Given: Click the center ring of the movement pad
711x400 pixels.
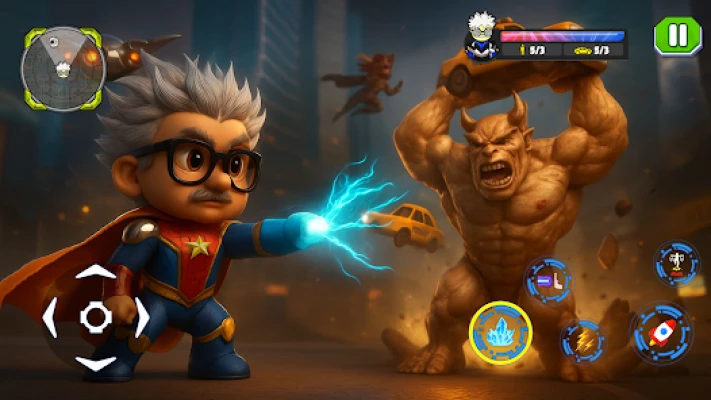Looking at the screenshot, I should click(96, 318).
